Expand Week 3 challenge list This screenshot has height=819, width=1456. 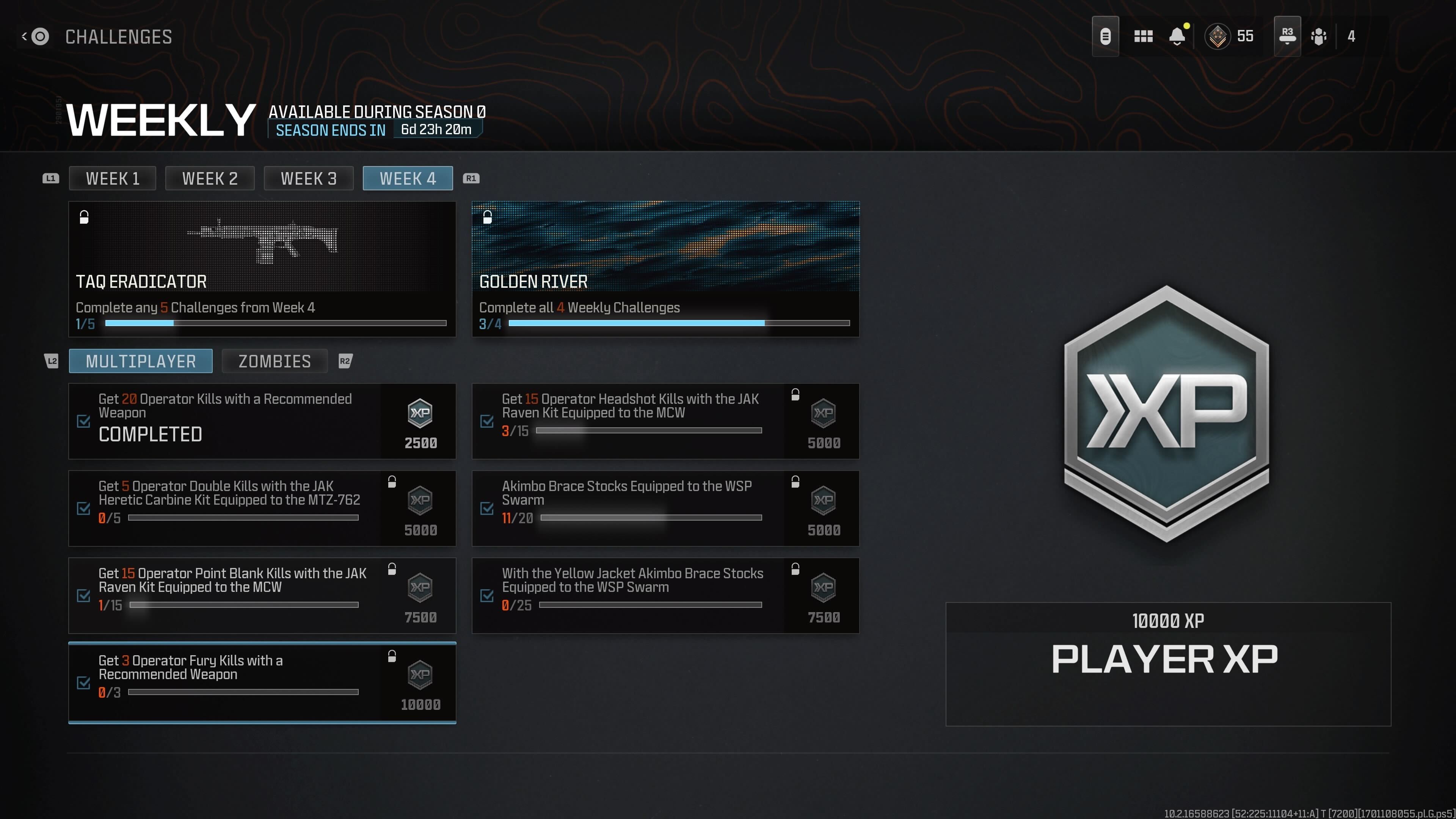point(309,178)
